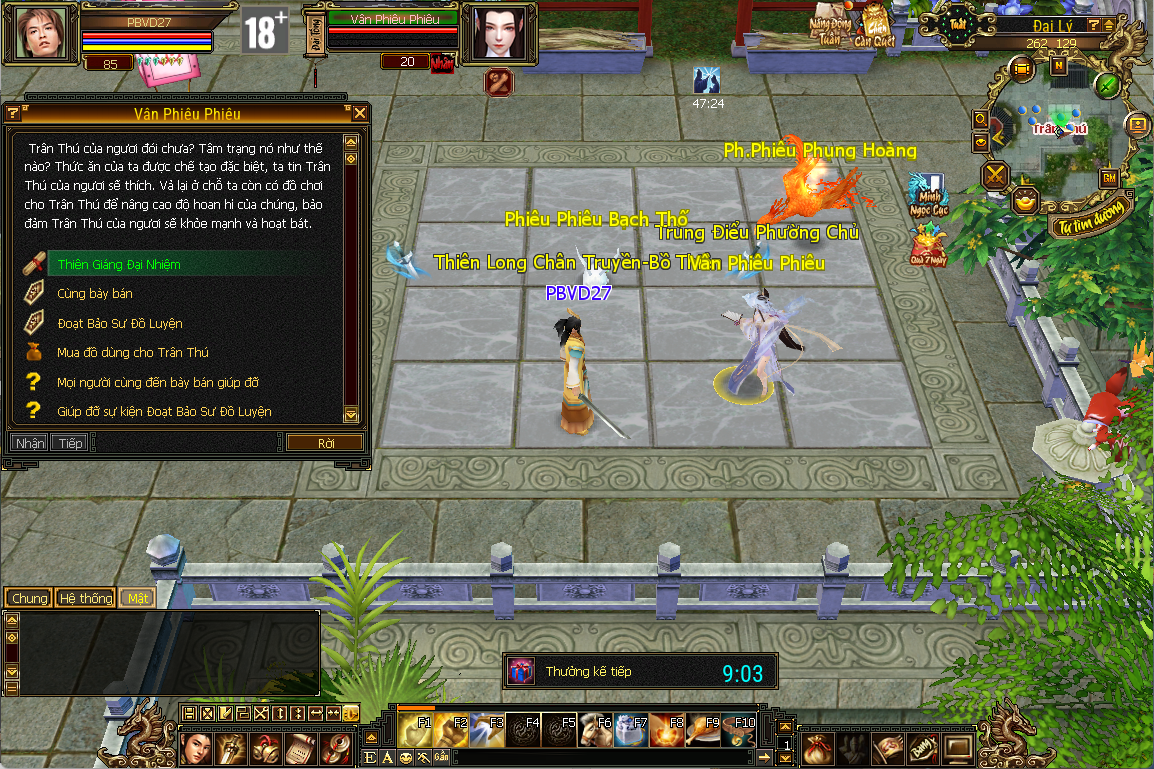Click the Rời button to leave dialogue
Image resolution: width=1154 pixels, height=769 pixels.
pyautogui.click(x=325, y=443)
